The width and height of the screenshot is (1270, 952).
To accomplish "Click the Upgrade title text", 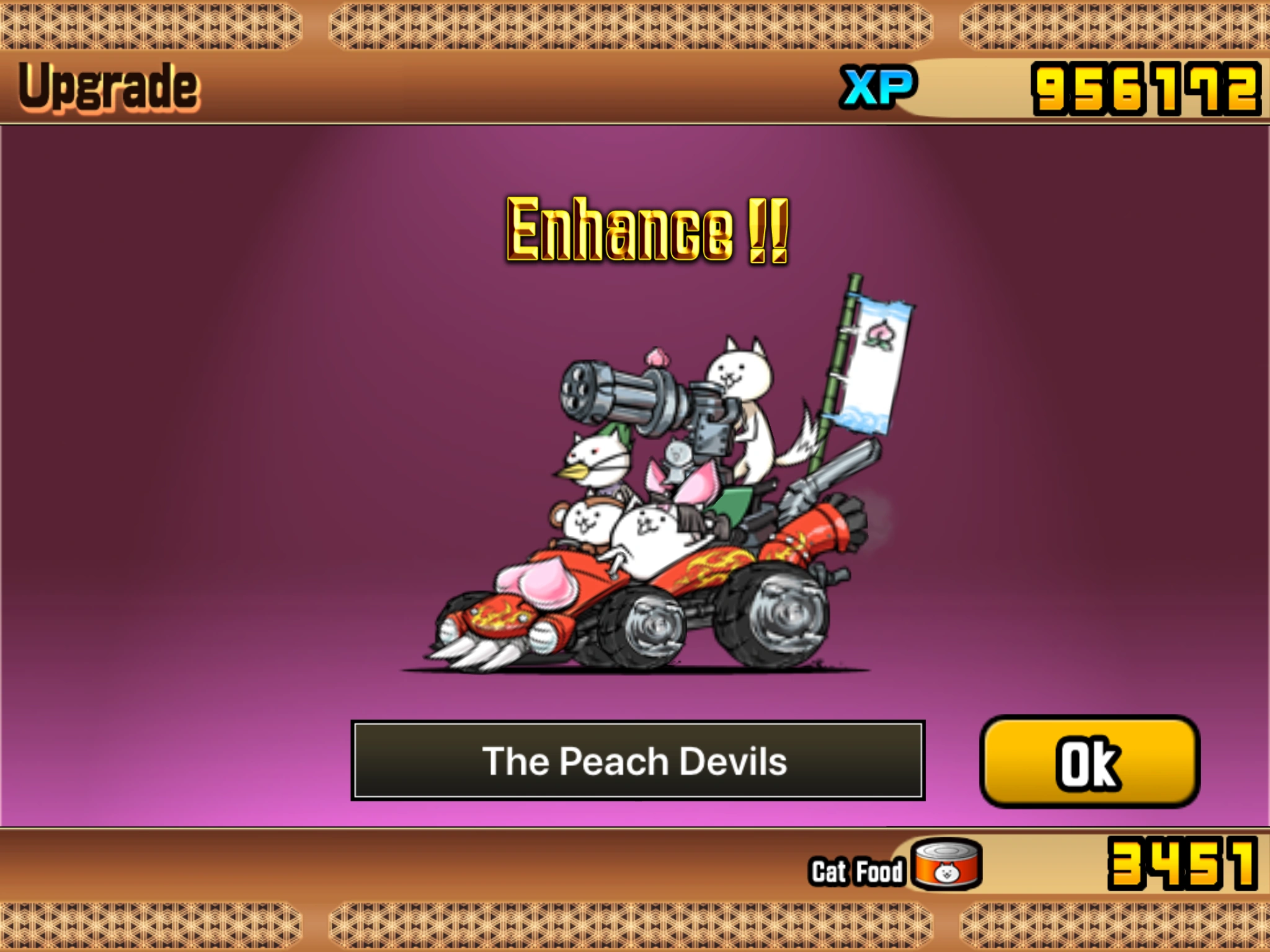I will tap(109, 88).
